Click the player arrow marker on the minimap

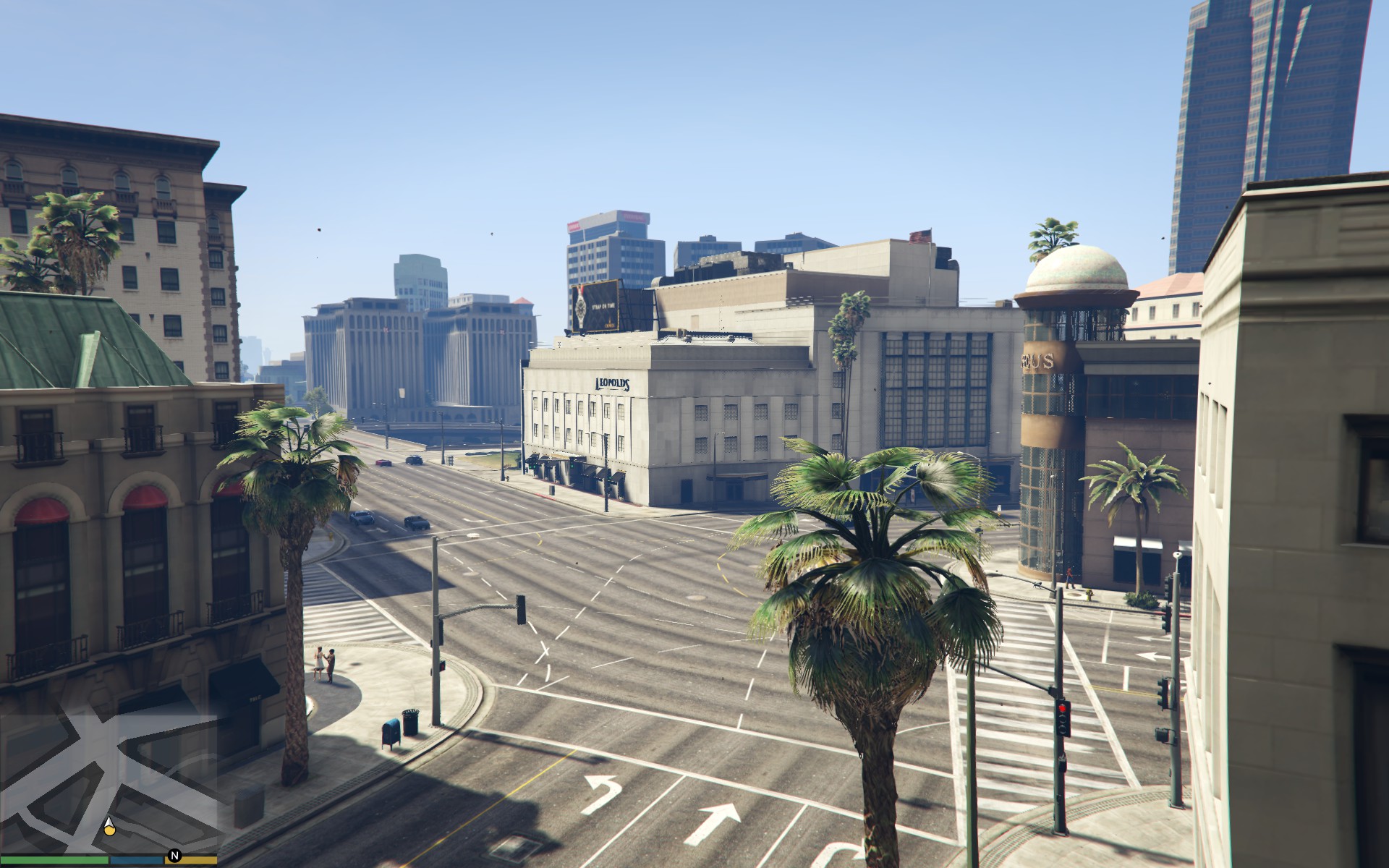[109, 826]
